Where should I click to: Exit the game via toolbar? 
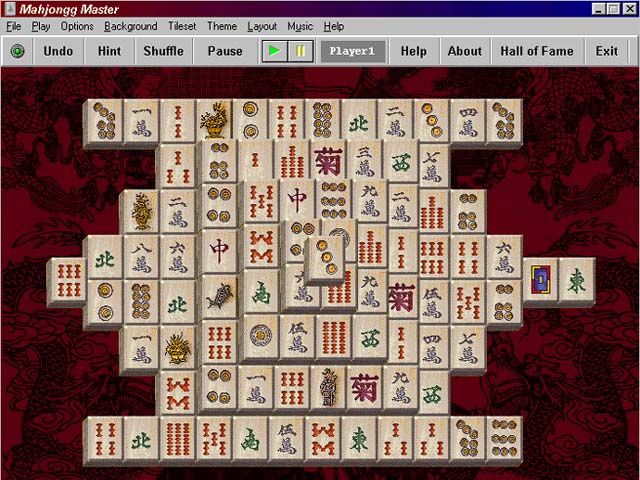[606, 51]
